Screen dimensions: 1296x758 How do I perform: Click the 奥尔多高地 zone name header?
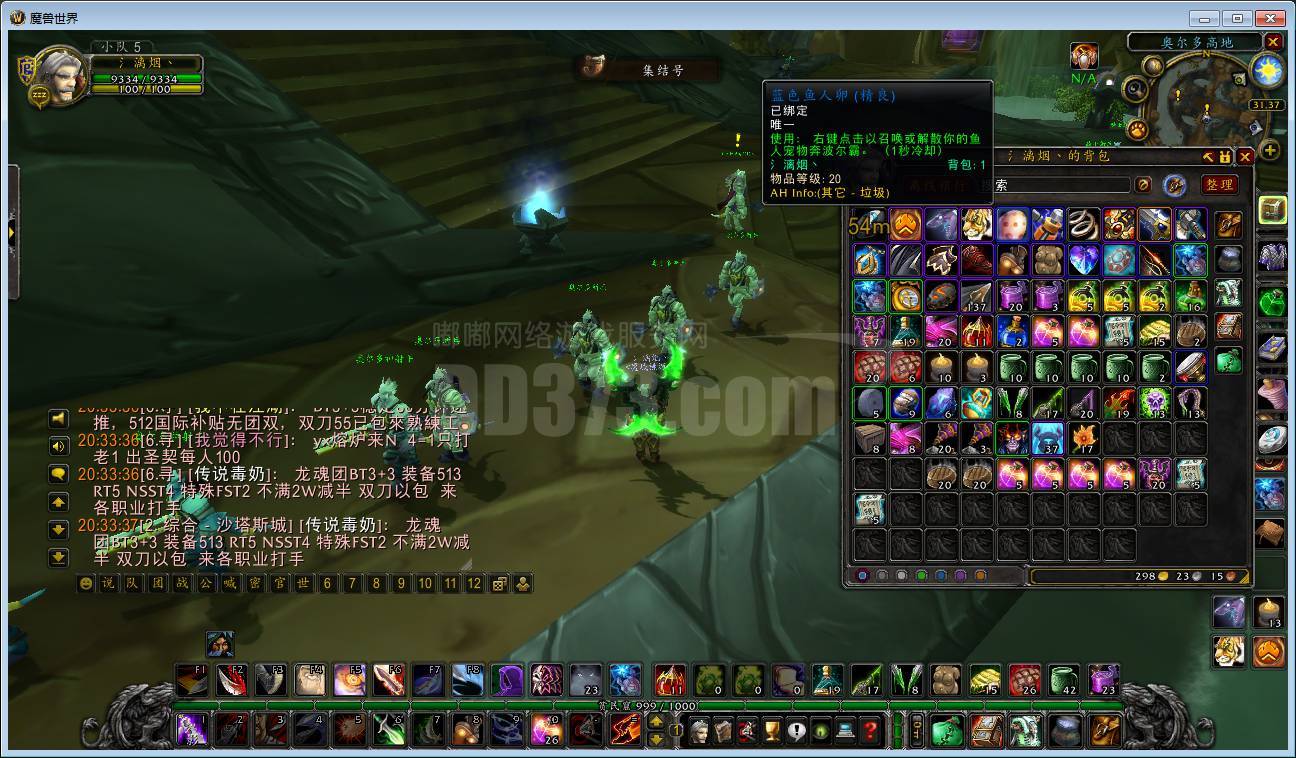(x=1196, y=42)
